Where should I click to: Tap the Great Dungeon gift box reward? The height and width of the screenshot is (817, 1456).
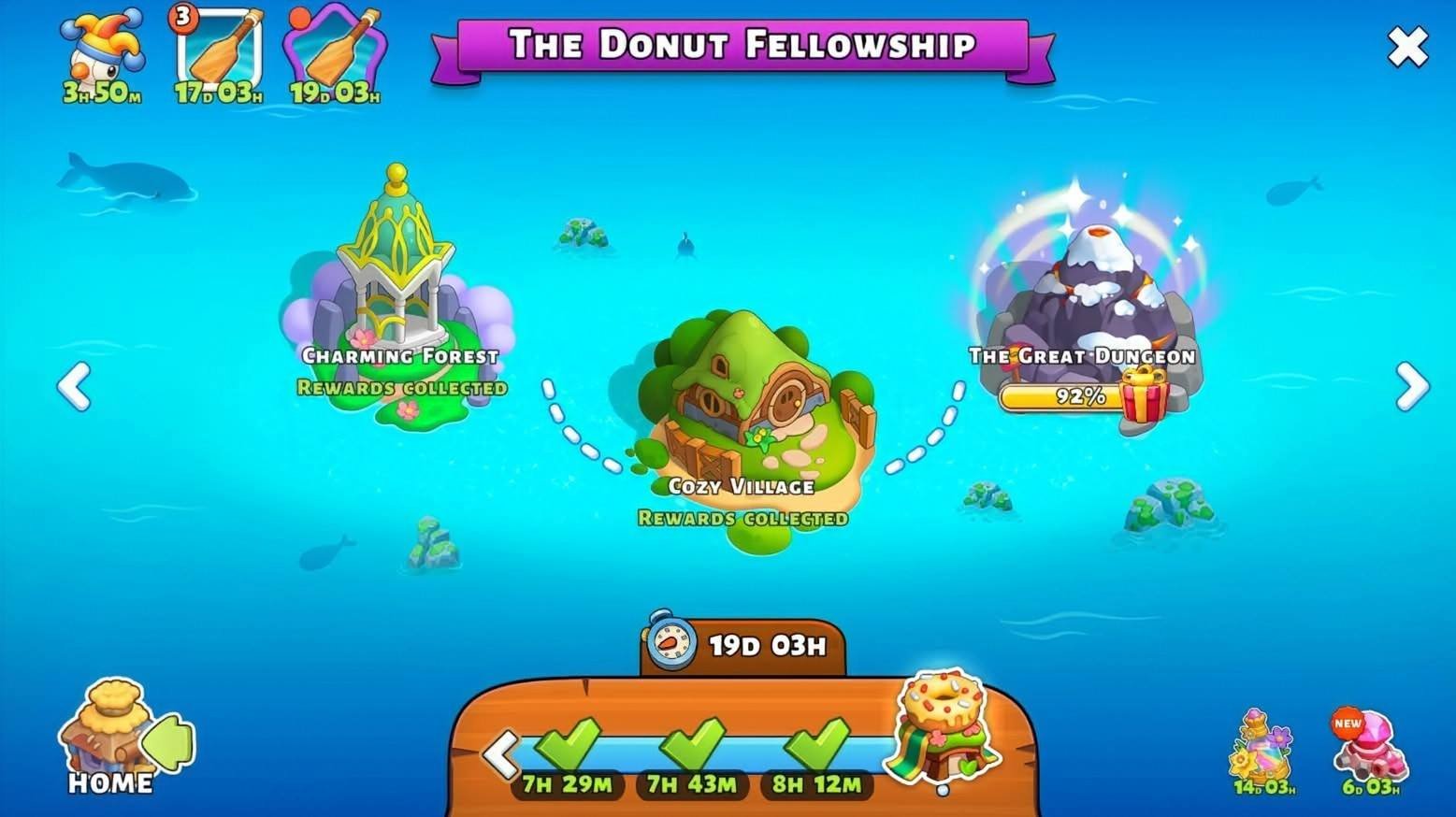point(1145,394)
